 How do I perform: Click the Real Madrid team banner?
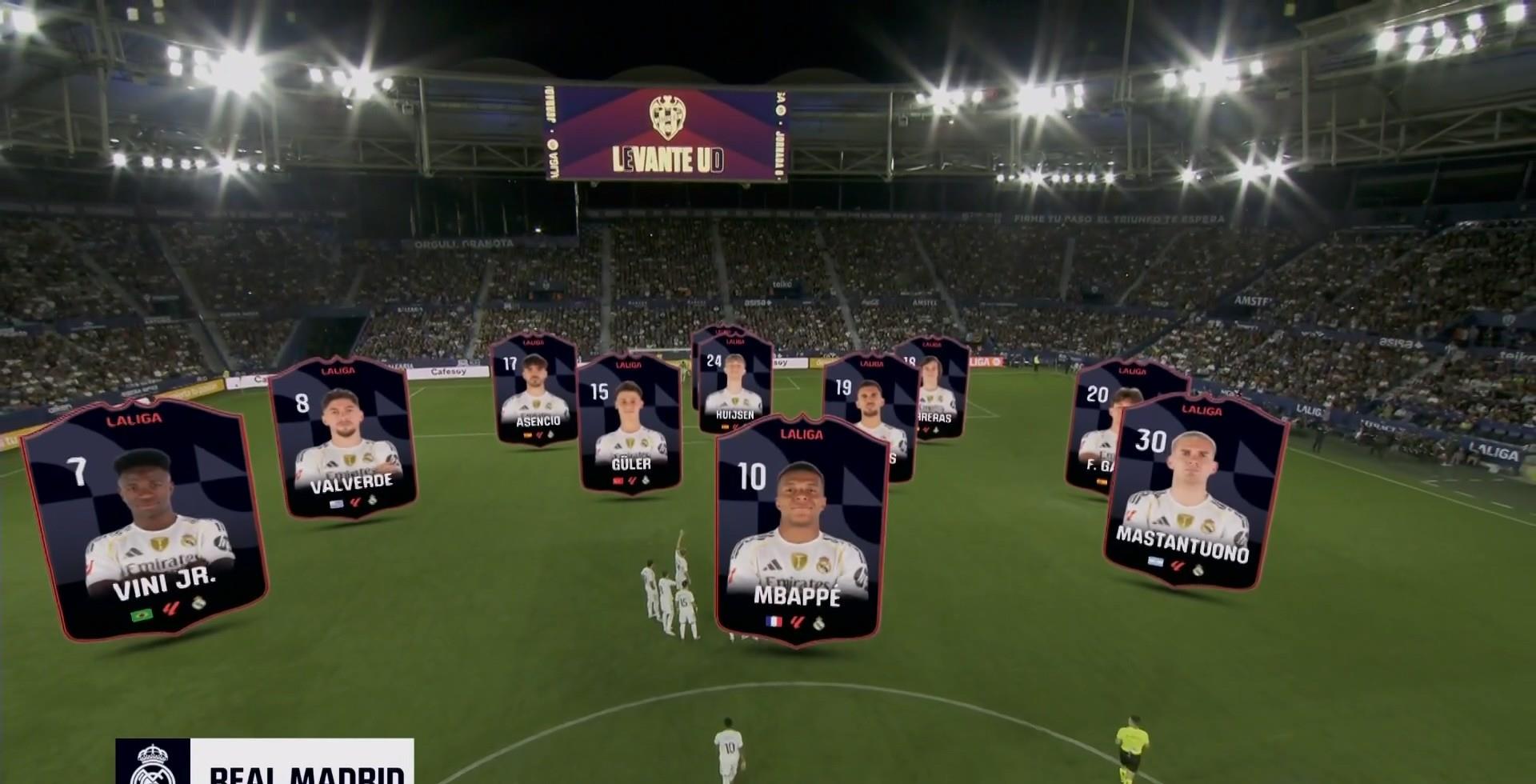click(x=264, y=762)
